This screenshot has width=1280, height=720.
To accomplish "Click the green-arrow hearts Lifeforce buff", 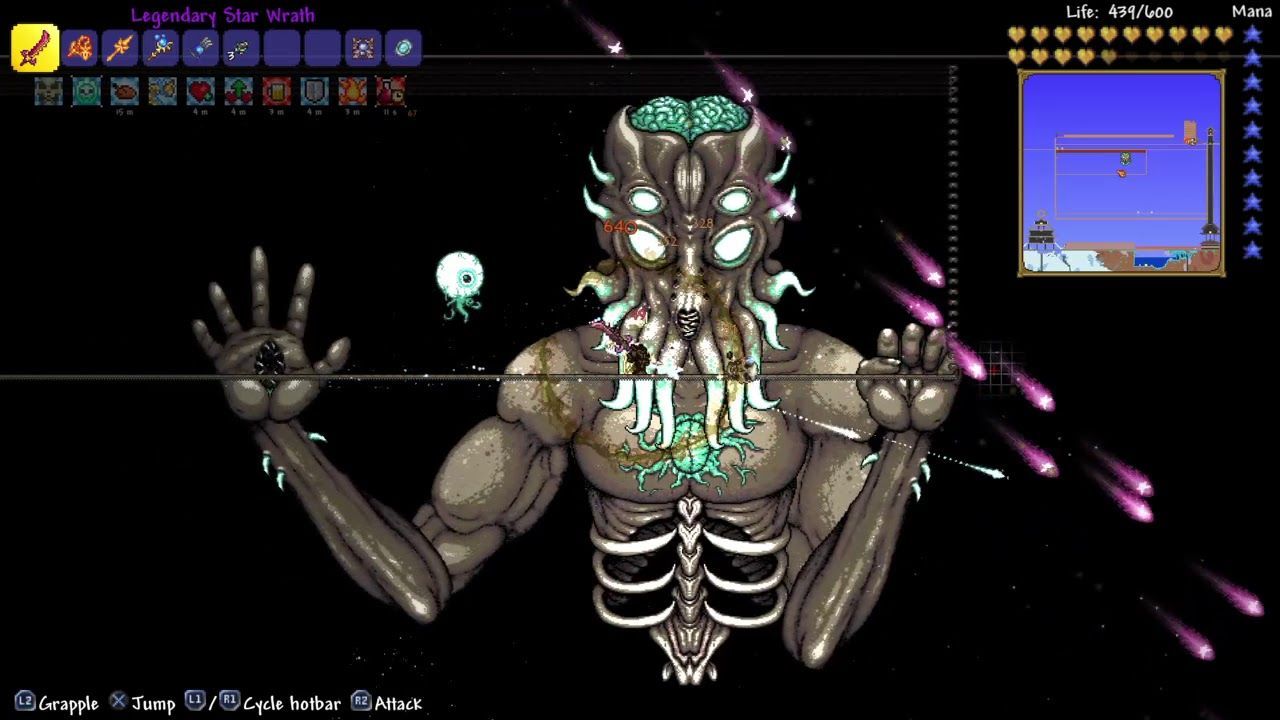I will [x=239, y=91].
